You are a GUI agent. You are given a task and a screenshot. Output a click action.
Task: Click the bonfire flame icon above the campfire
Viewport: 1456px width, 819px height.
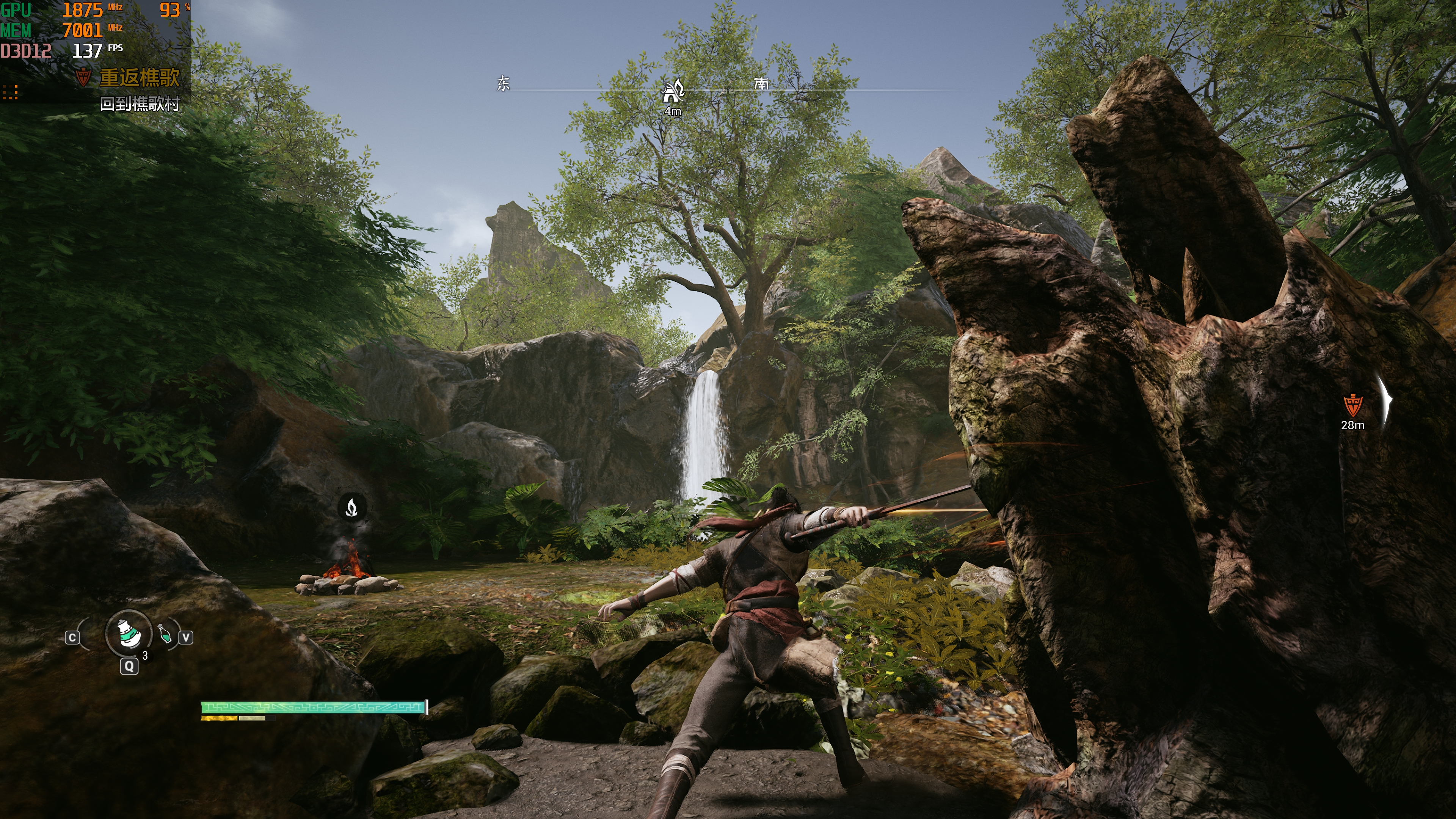pos(351,507)
